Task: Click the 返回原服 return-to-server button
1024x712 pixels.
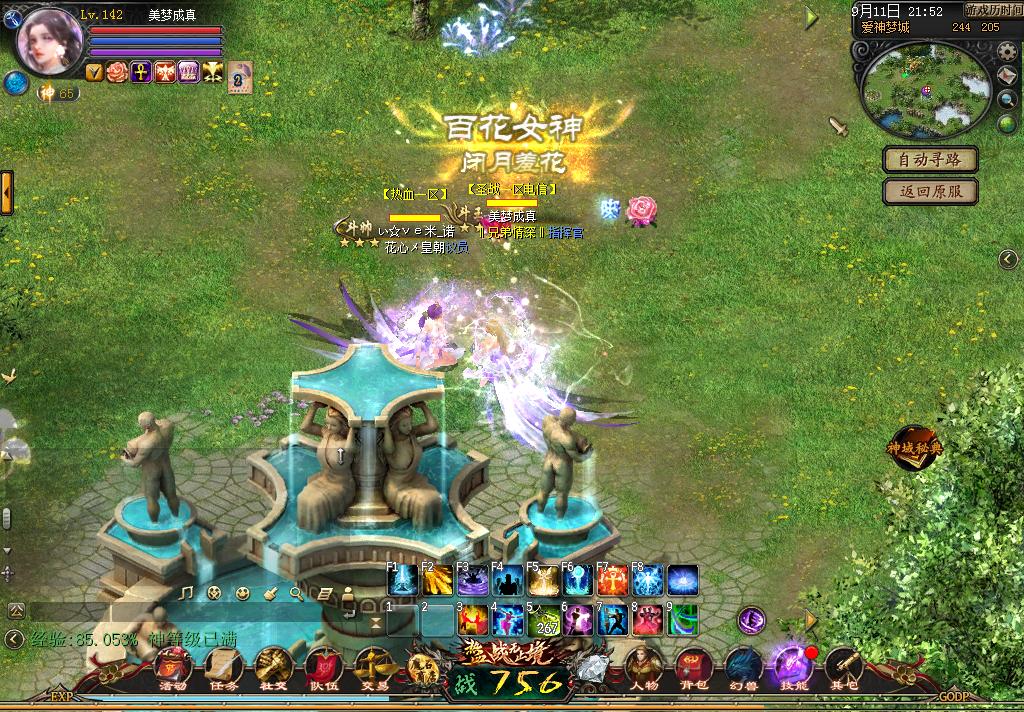Action: 930,191
